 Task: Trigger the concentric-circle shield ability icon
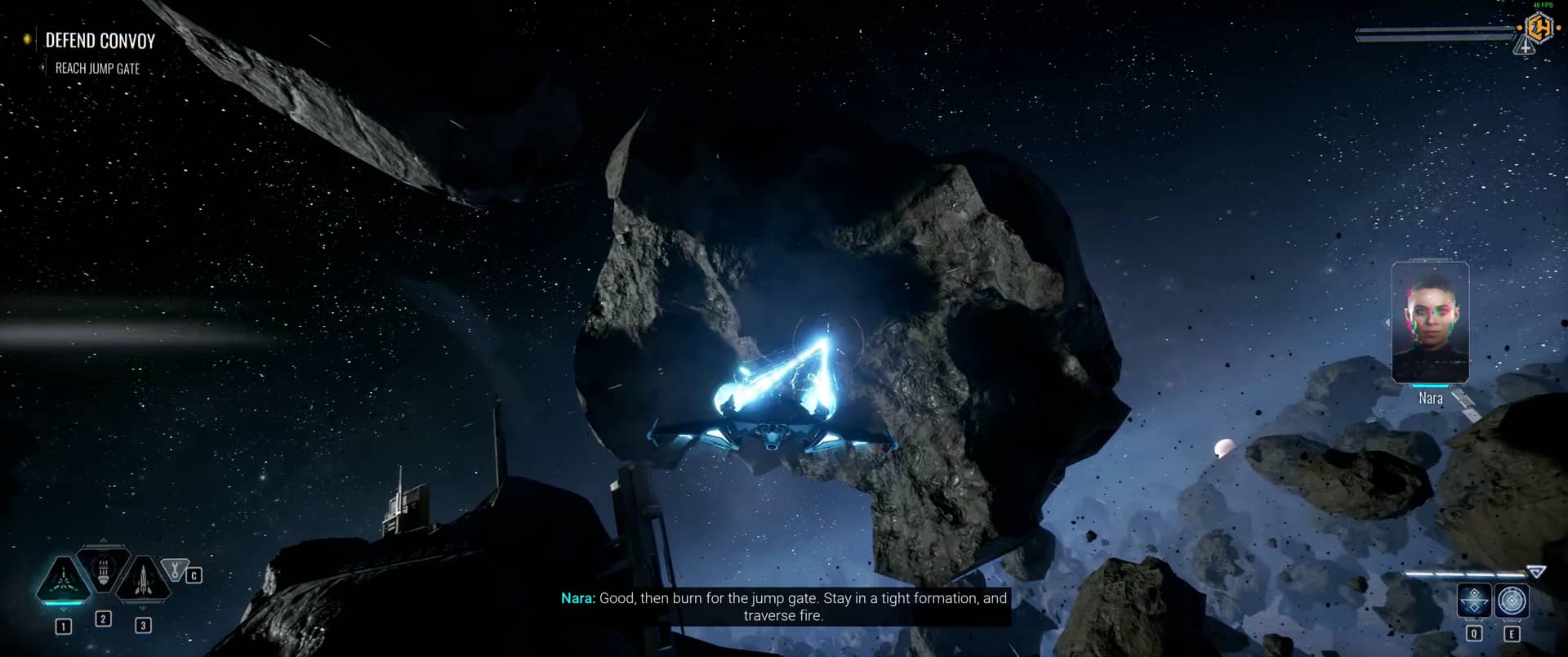click(x=1512, y=601)
